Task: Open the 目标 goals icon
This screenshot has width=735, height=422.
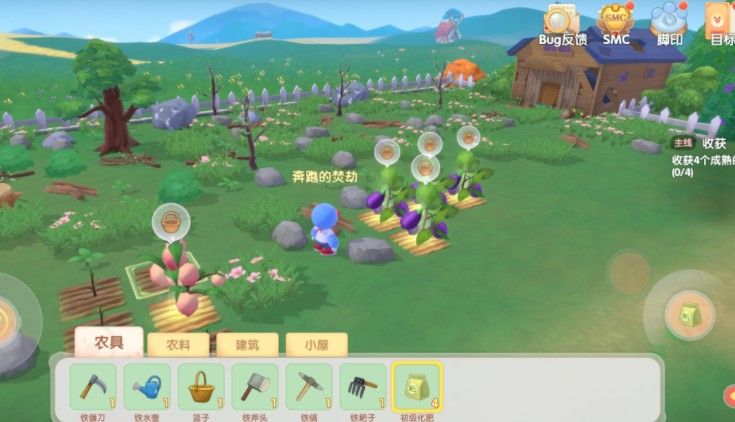Action: (x=721, y=20)
